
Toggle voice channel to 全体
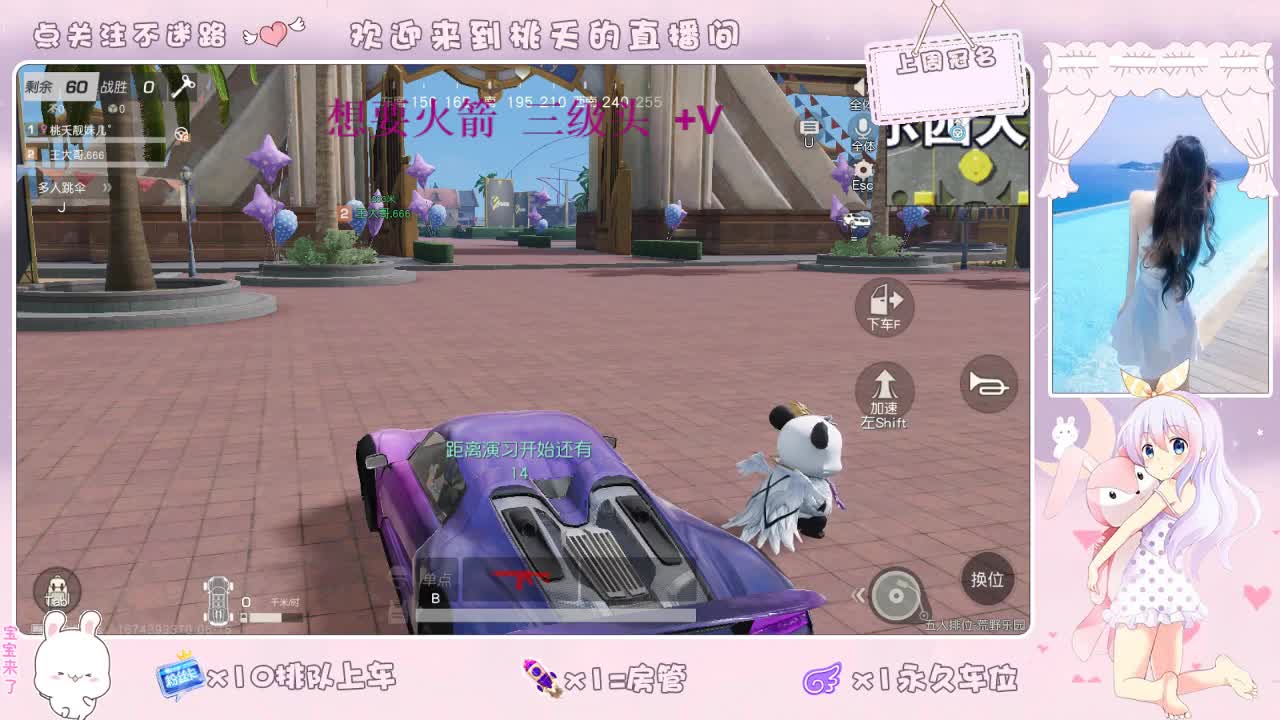point(863,128)
